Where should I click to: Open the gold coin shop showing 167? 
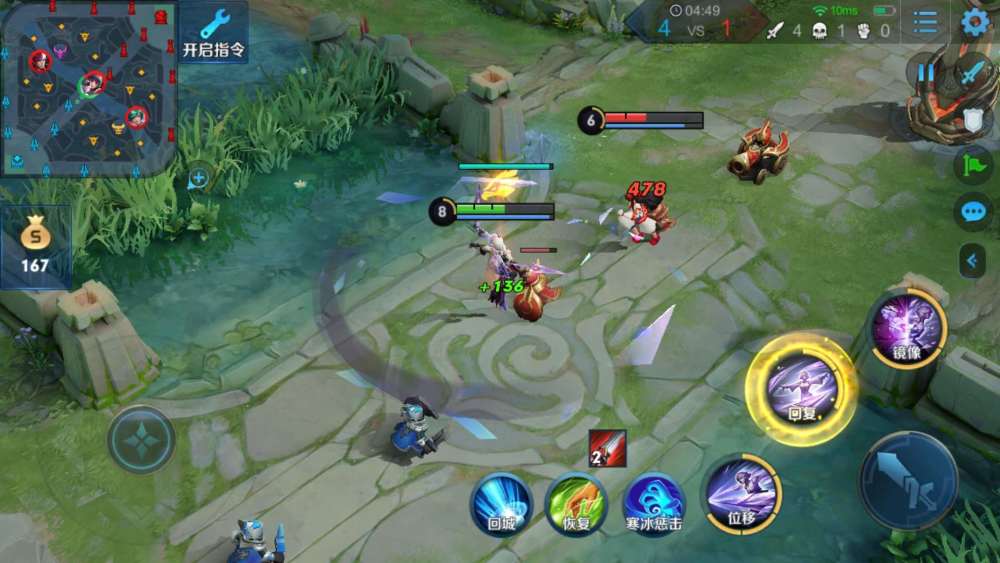35,246
